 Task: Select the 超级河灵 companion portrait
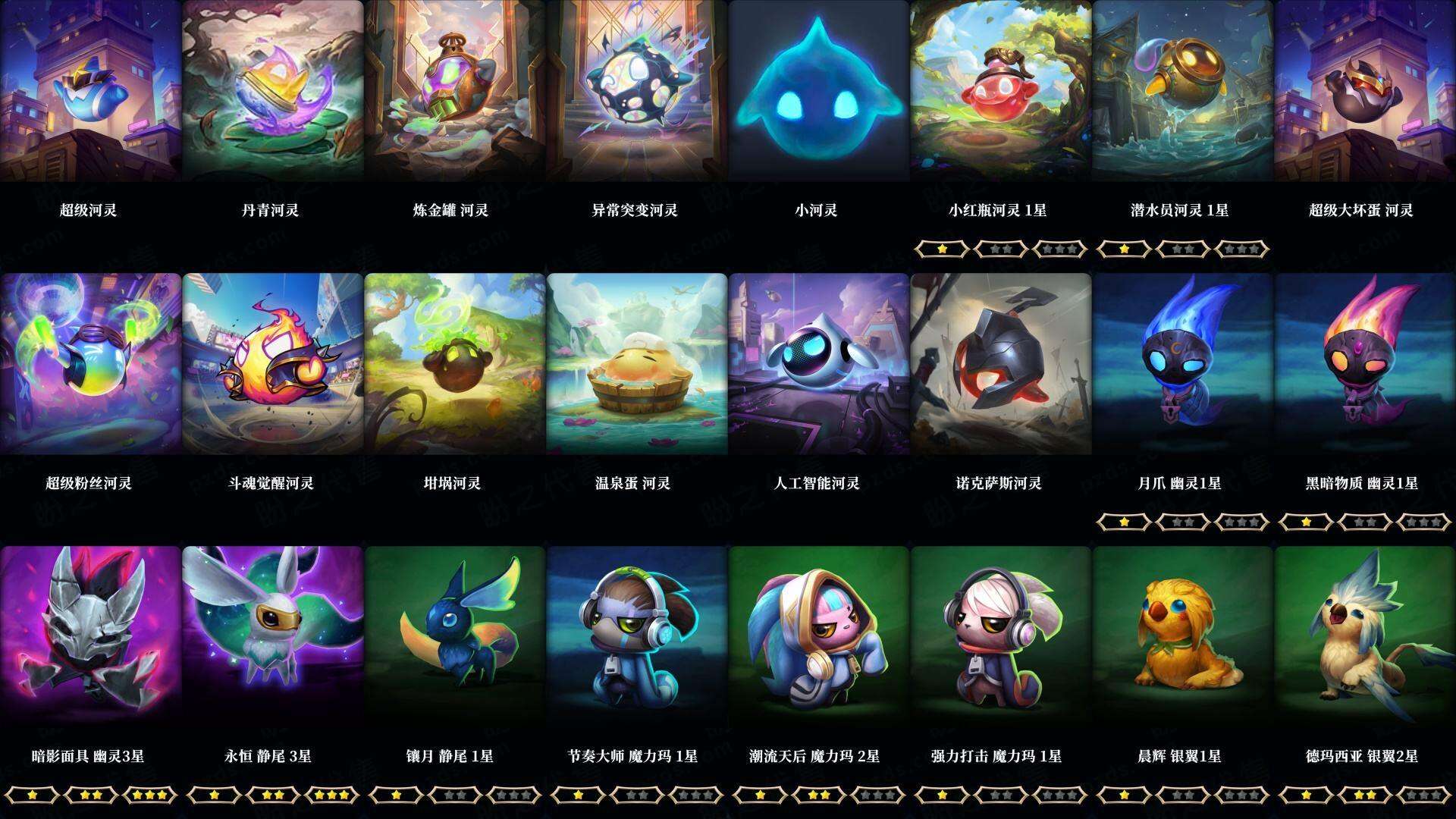point(91,91)
